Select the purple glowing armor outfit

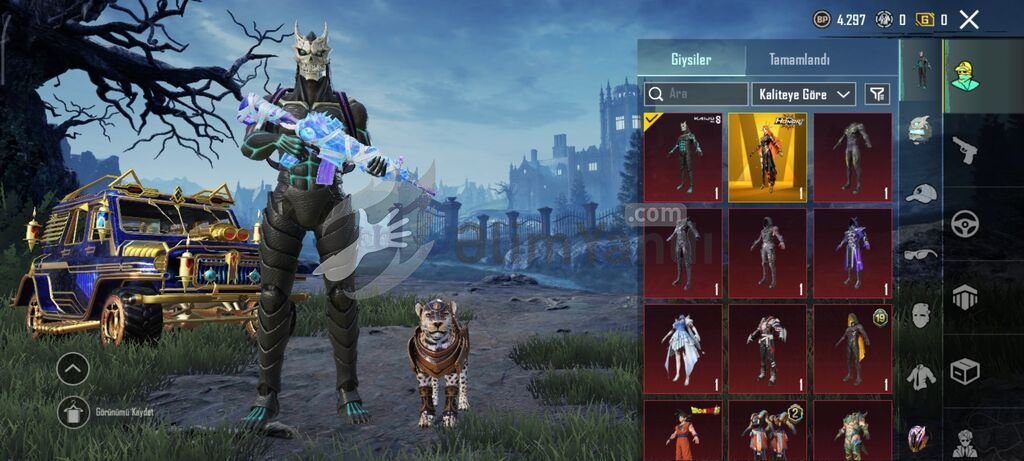(852, 253)
